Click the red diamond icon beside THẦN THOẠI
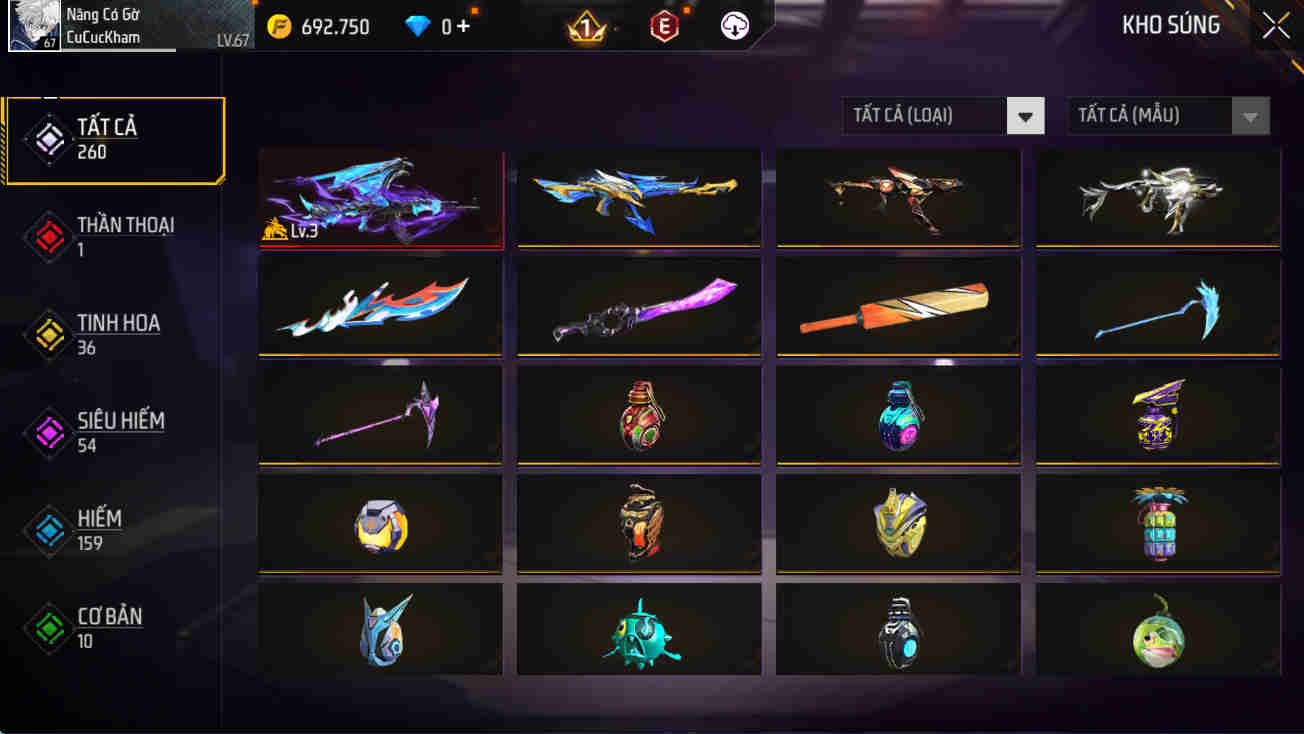Viewport: 1304px width, 734px height. tap(47, 238)
